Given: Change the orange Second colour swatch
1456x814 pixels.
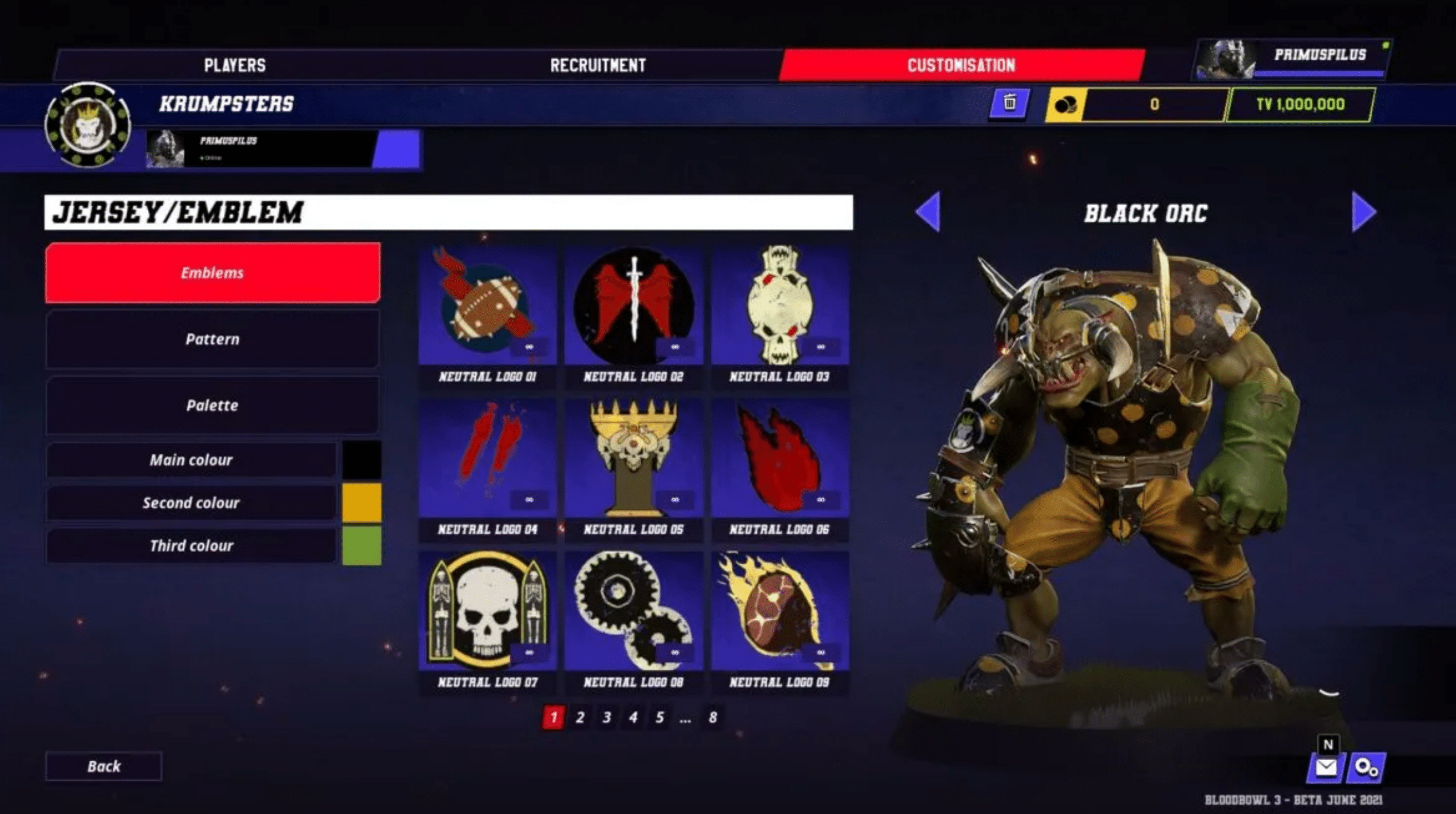Looking at the screenshot, I should [362, 503].
